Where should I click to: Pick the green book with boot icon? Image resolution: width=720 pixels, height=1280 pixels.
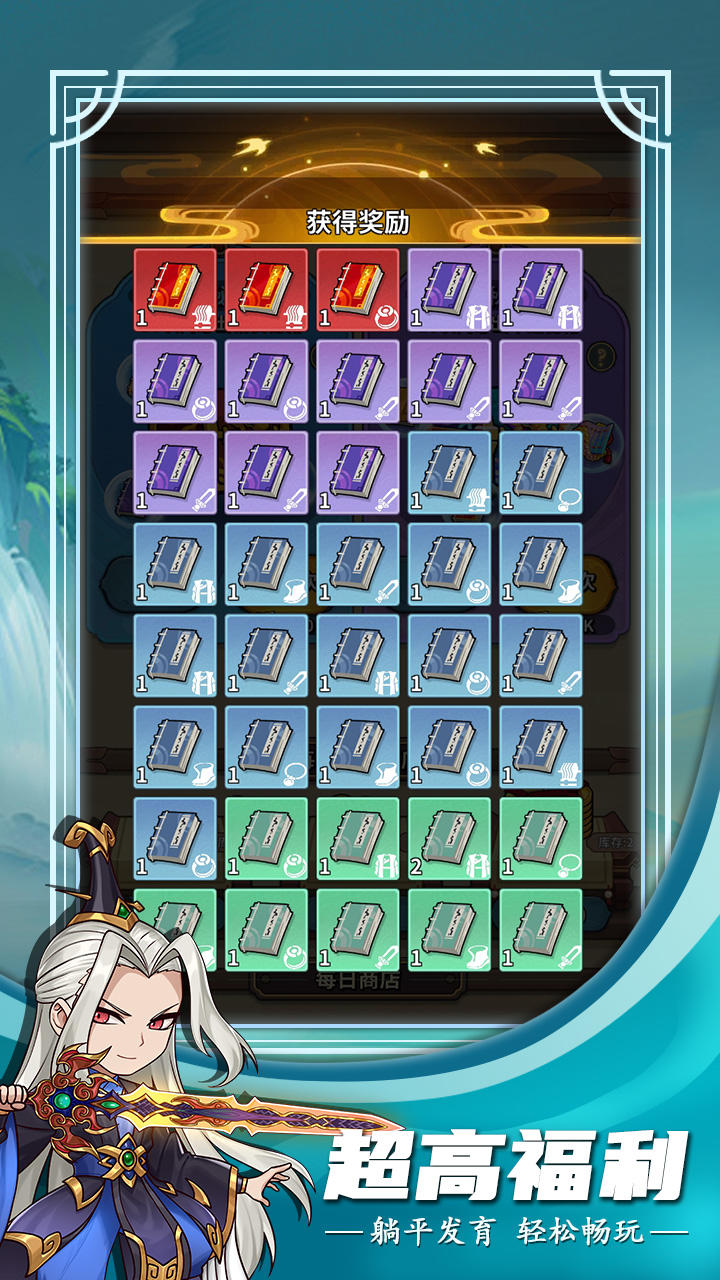coord(450,930)
